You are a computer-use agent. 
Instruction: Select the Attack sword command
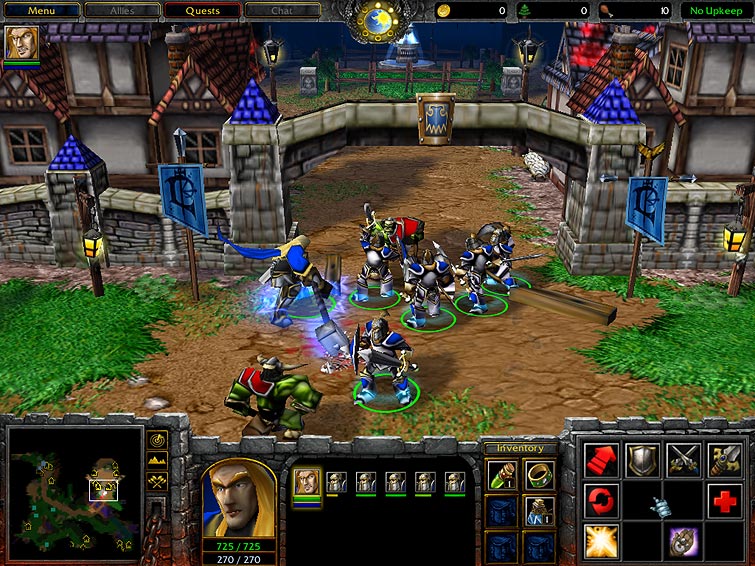(x=725, y=460)
